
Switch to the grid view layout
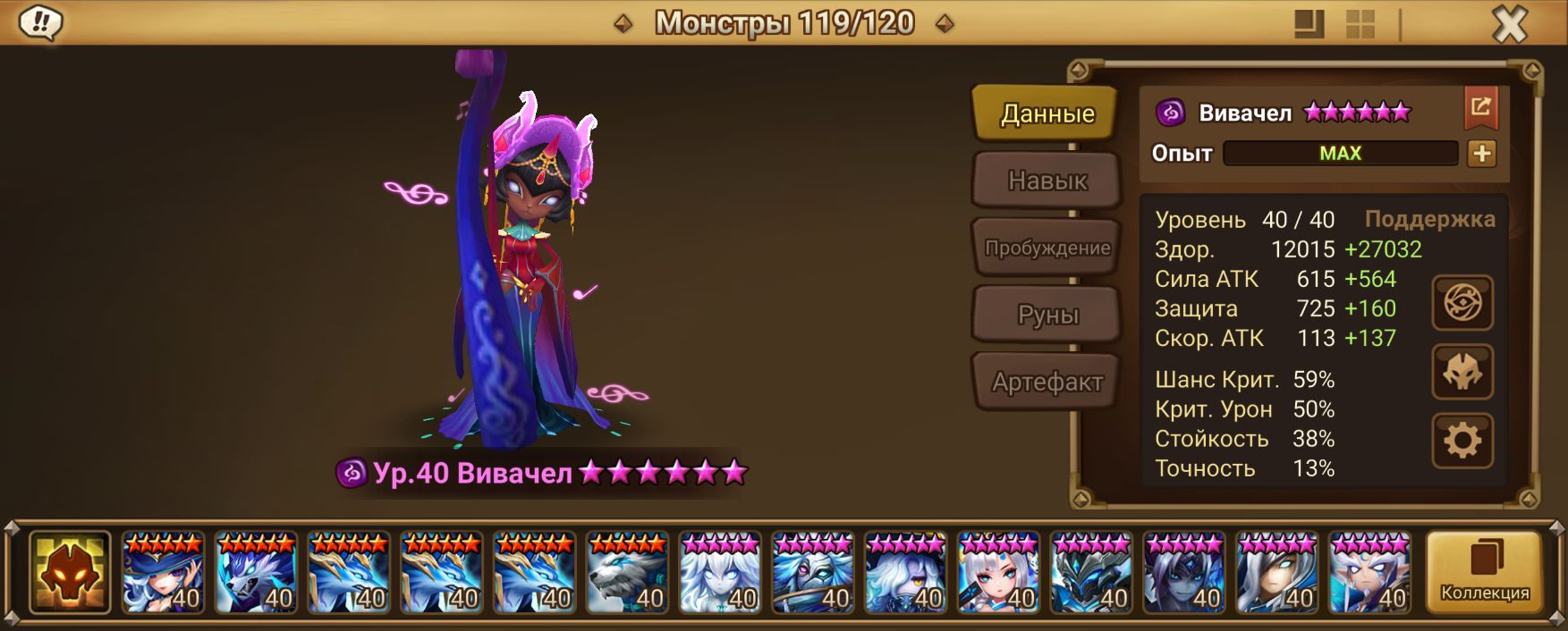point(1360,25)
